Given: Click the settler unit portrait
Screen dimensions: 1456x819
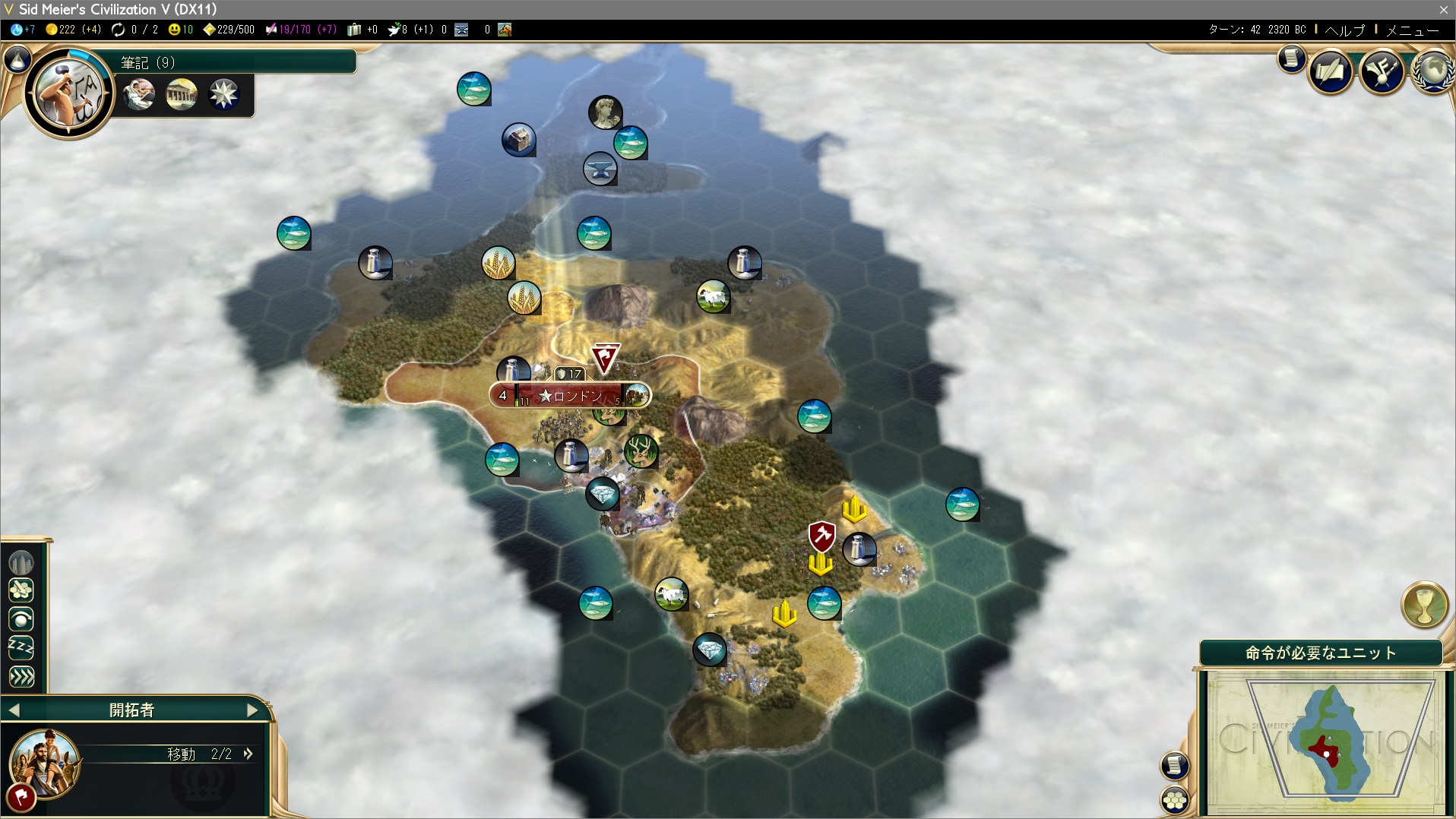Looking at the screenshot, I should tap(44, 762).
